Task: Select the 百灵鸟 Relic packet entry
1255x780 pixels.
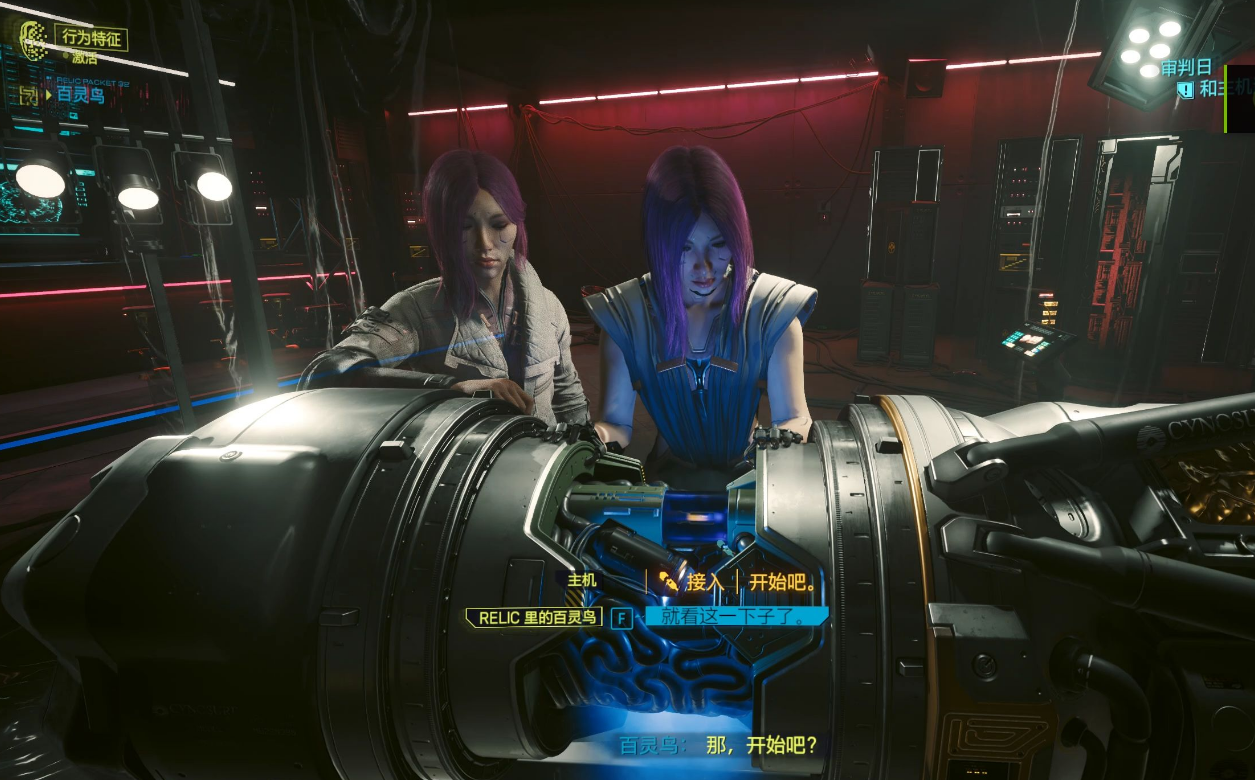Action: coord(80,95)
